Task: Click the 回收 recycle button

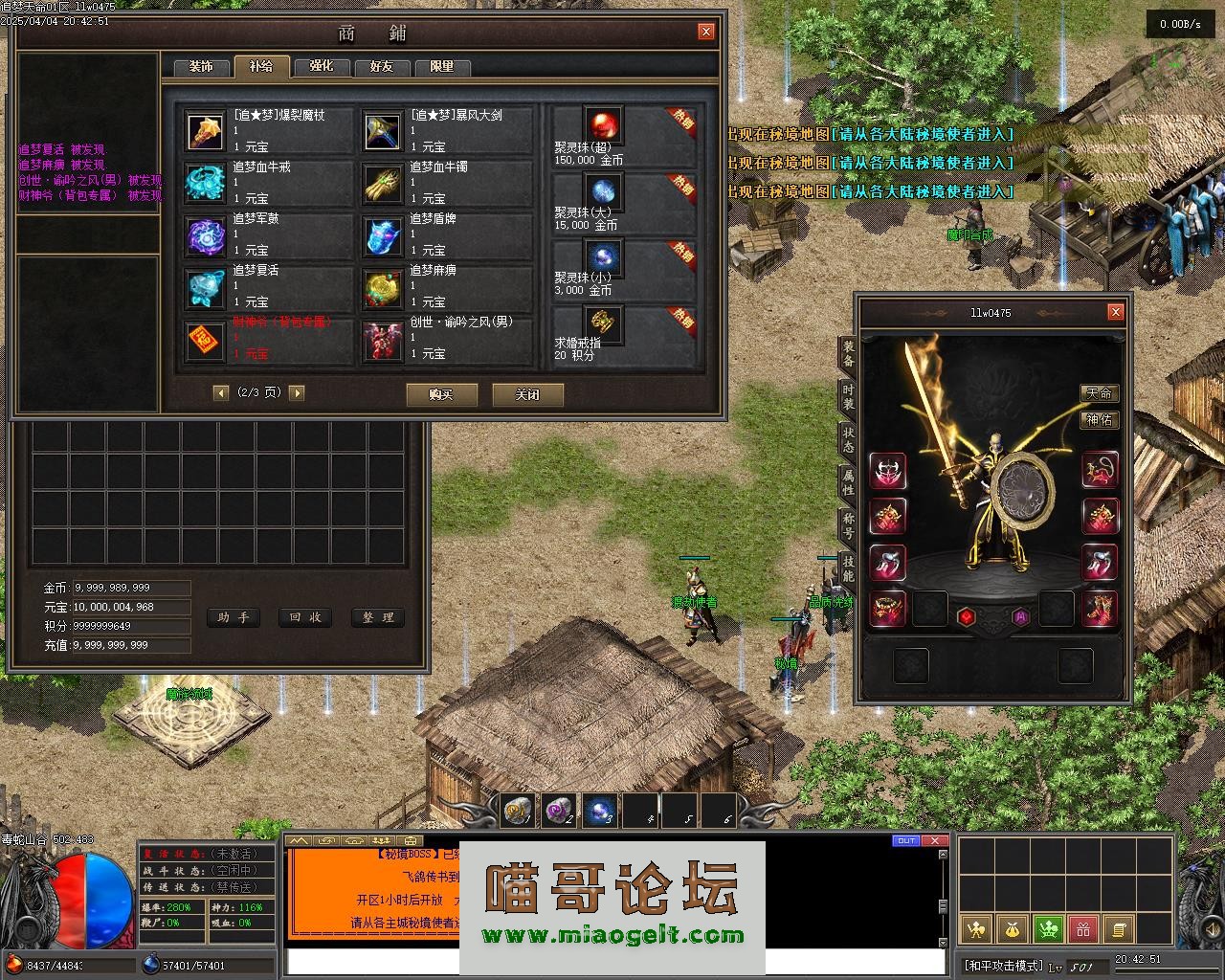Action: [305, 618]
